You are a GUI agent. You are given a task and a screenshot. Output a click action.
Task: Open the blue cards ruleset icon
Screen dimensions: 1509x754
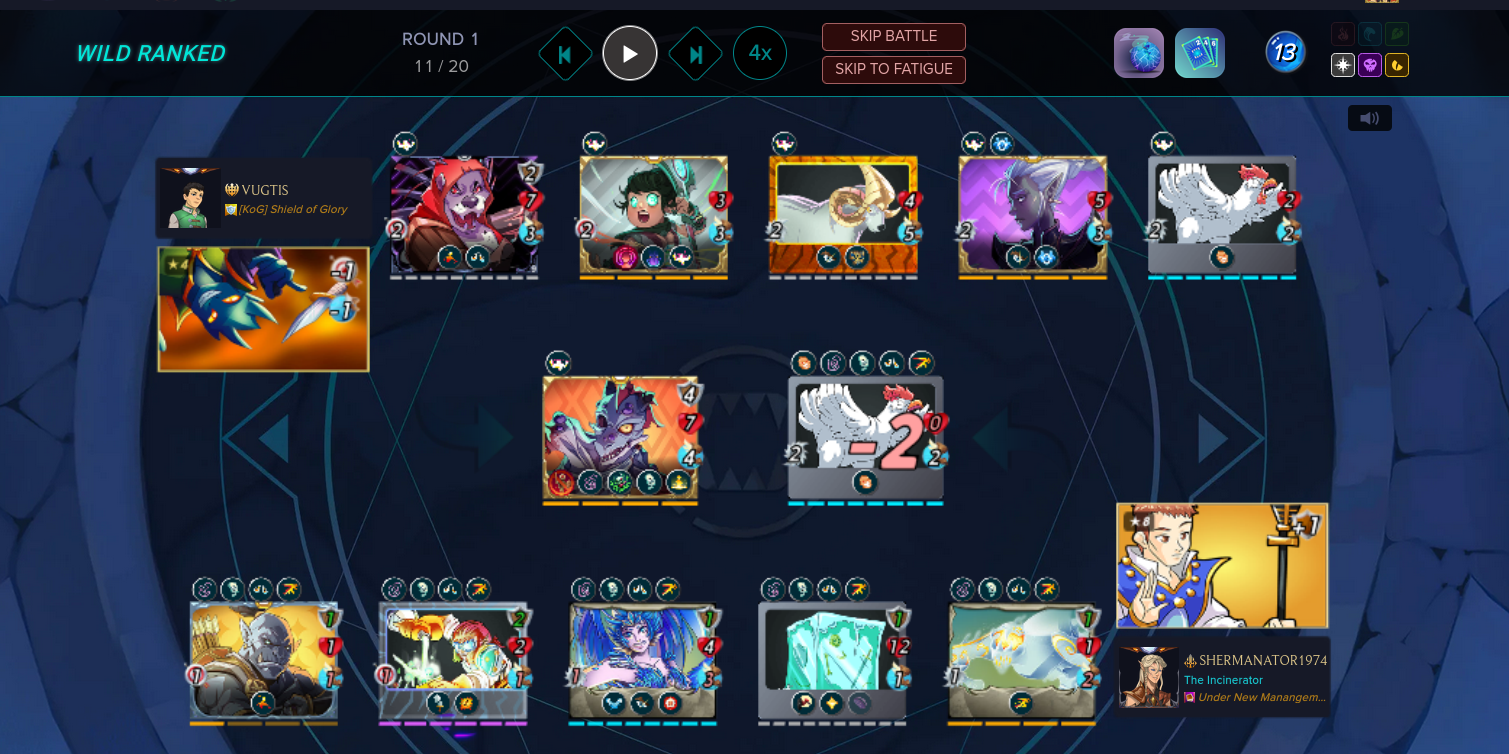point(1199,53)
